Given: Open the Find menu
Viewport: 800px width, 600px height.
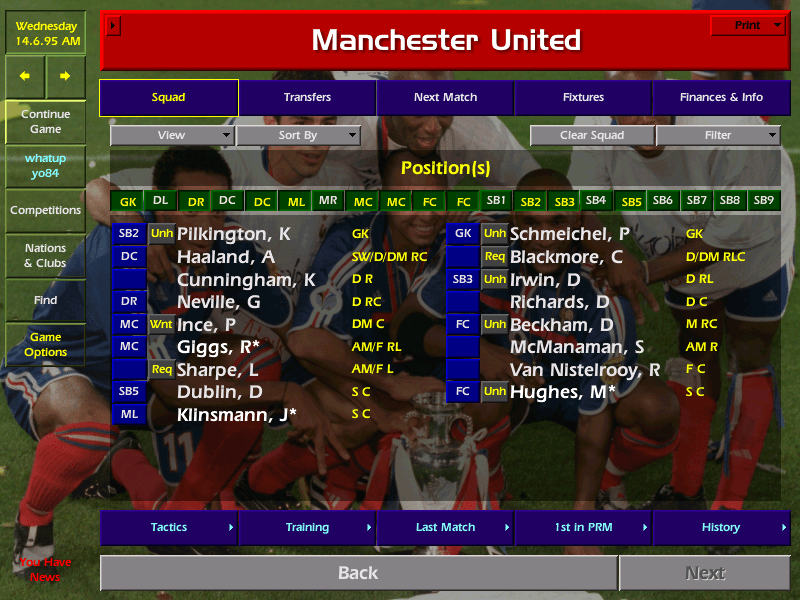Looking at the screenshot, I should (45, 300).
